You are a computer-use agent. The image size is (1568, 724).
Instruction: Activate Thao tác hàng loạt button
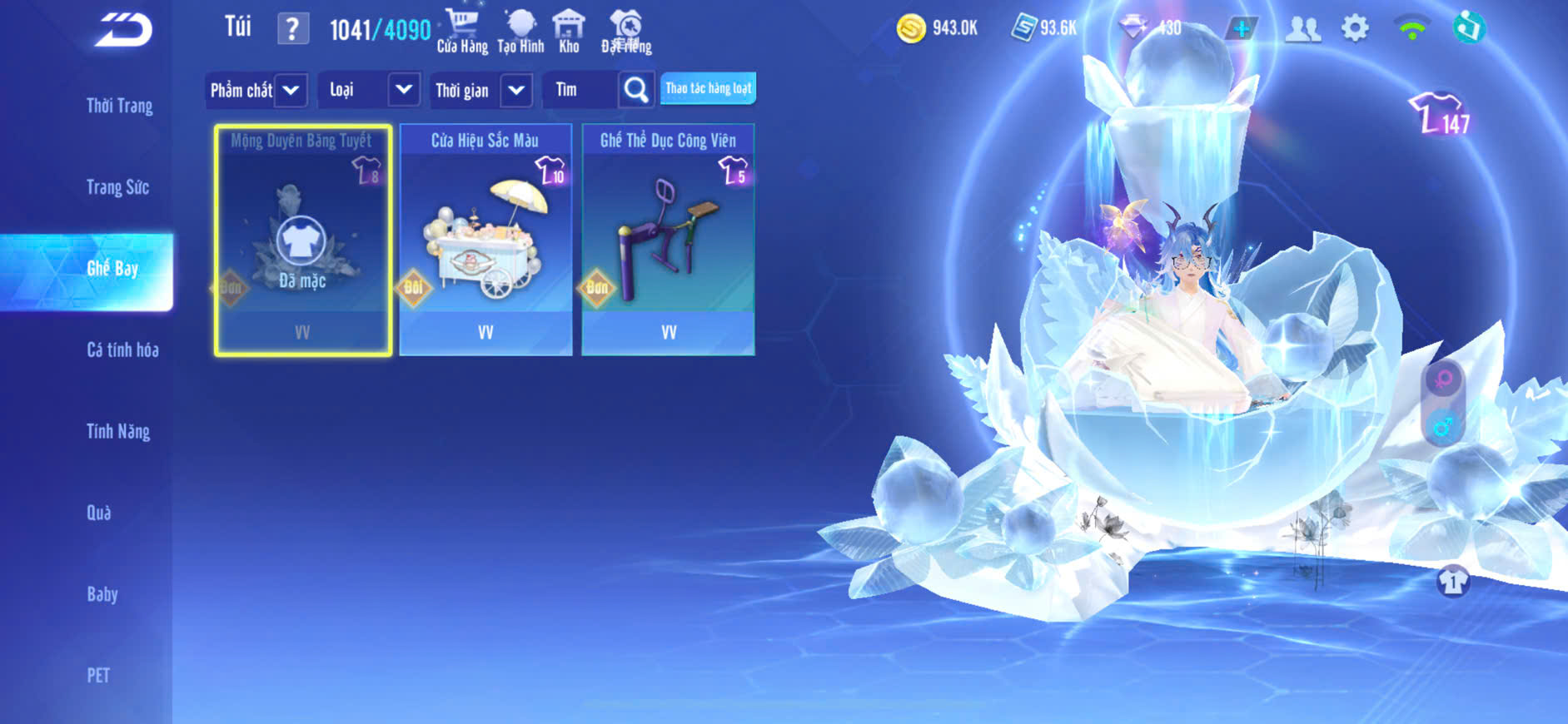(x=708, y=88)
